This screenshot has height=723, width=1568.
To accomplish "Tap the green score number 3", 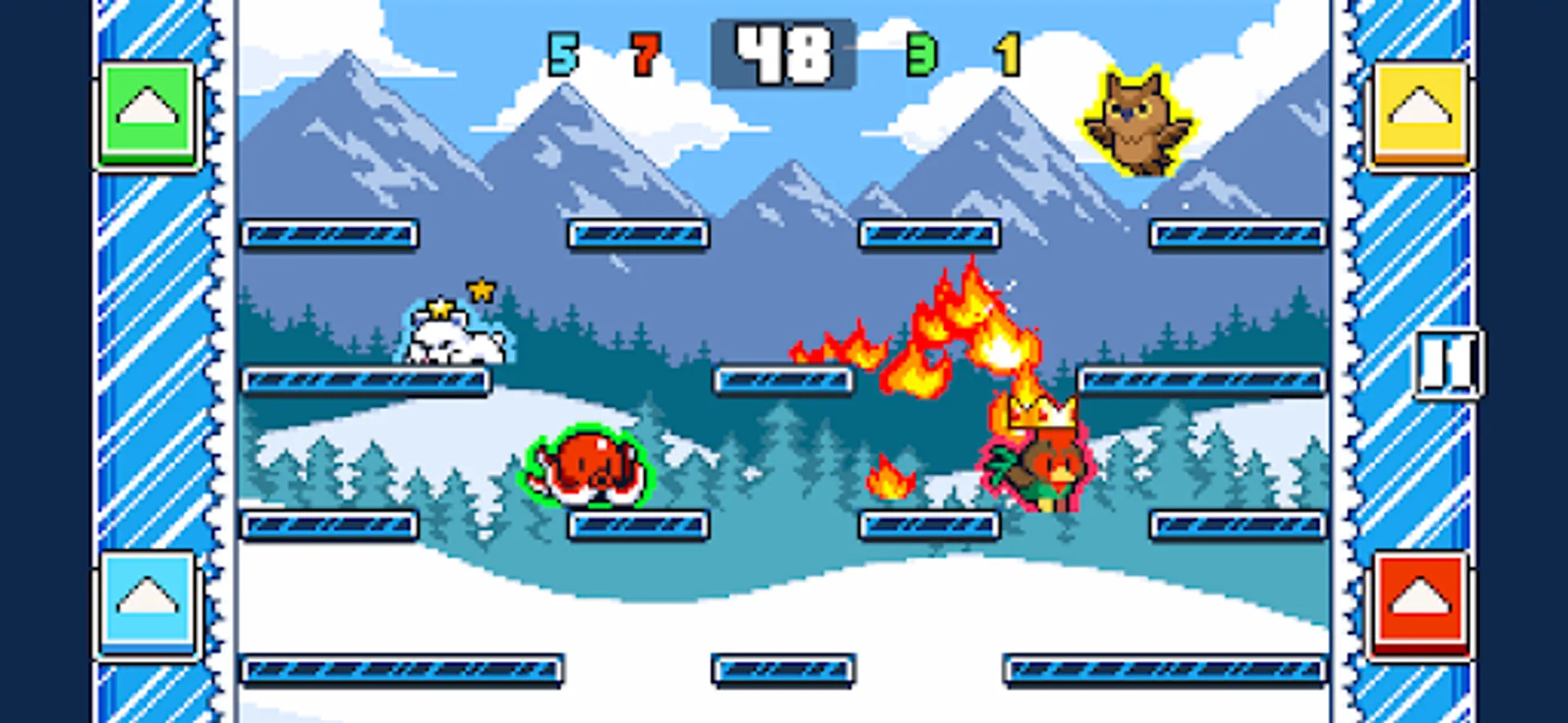I will [x=922, y=52].
